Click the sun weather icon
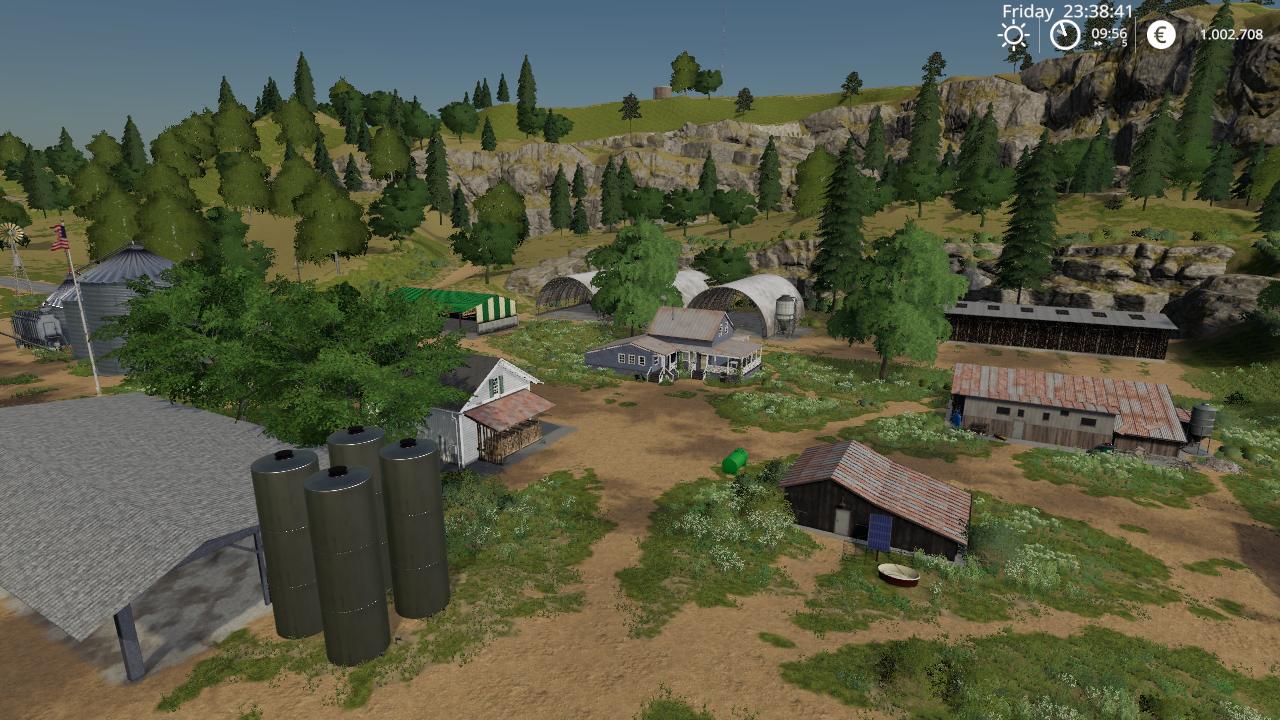1280x720 pixels. pos(1013,35)
